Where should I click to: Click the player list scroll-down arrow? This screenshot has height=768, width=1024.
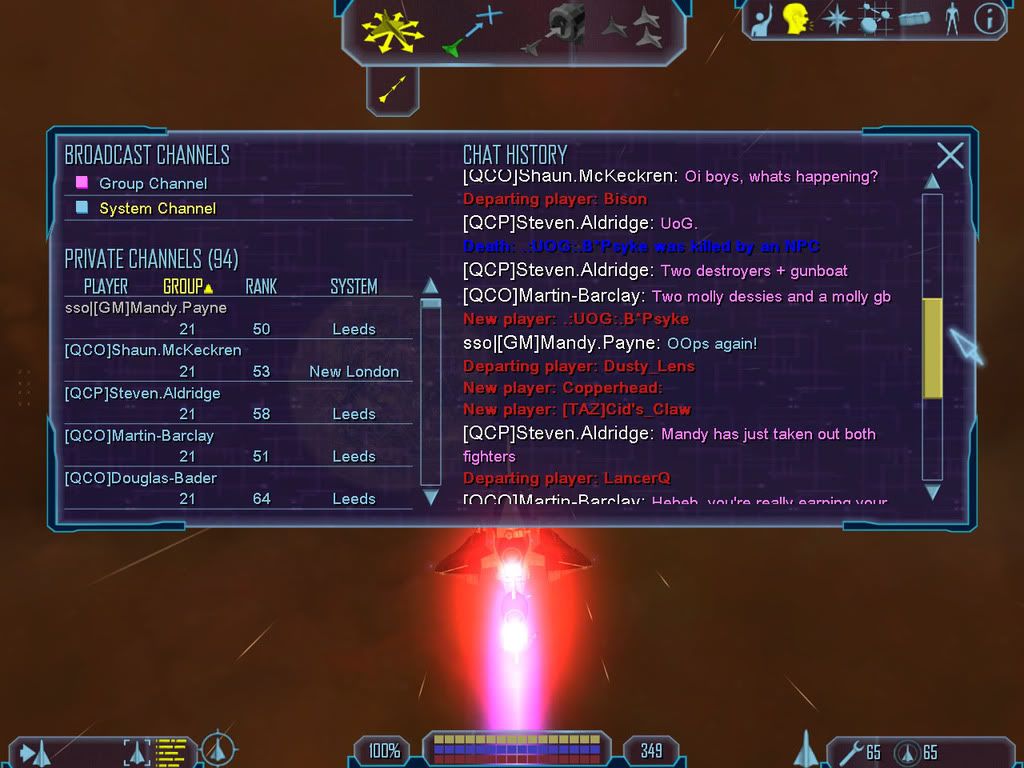point(431,496)
